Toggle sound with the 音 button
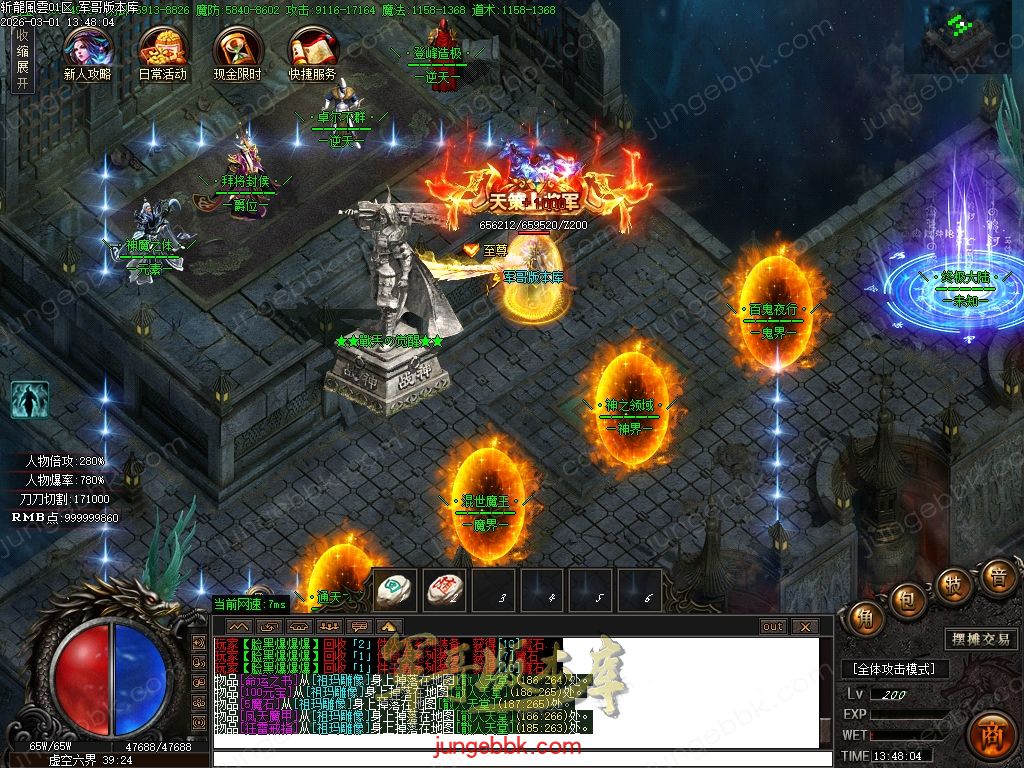Viewport: 1024px width, 768px height. point(996,577)
